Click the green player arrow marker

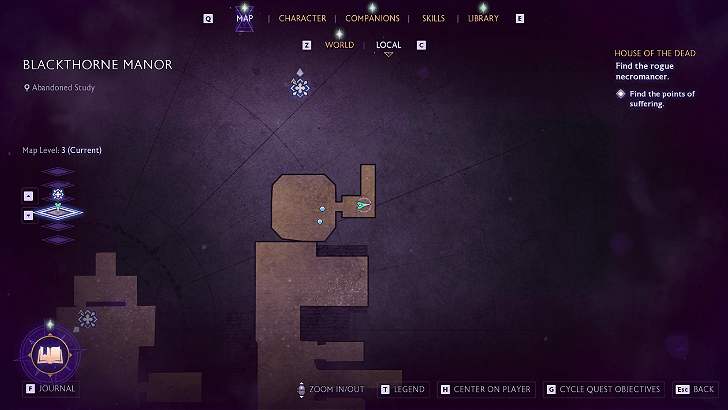point(363,205)
